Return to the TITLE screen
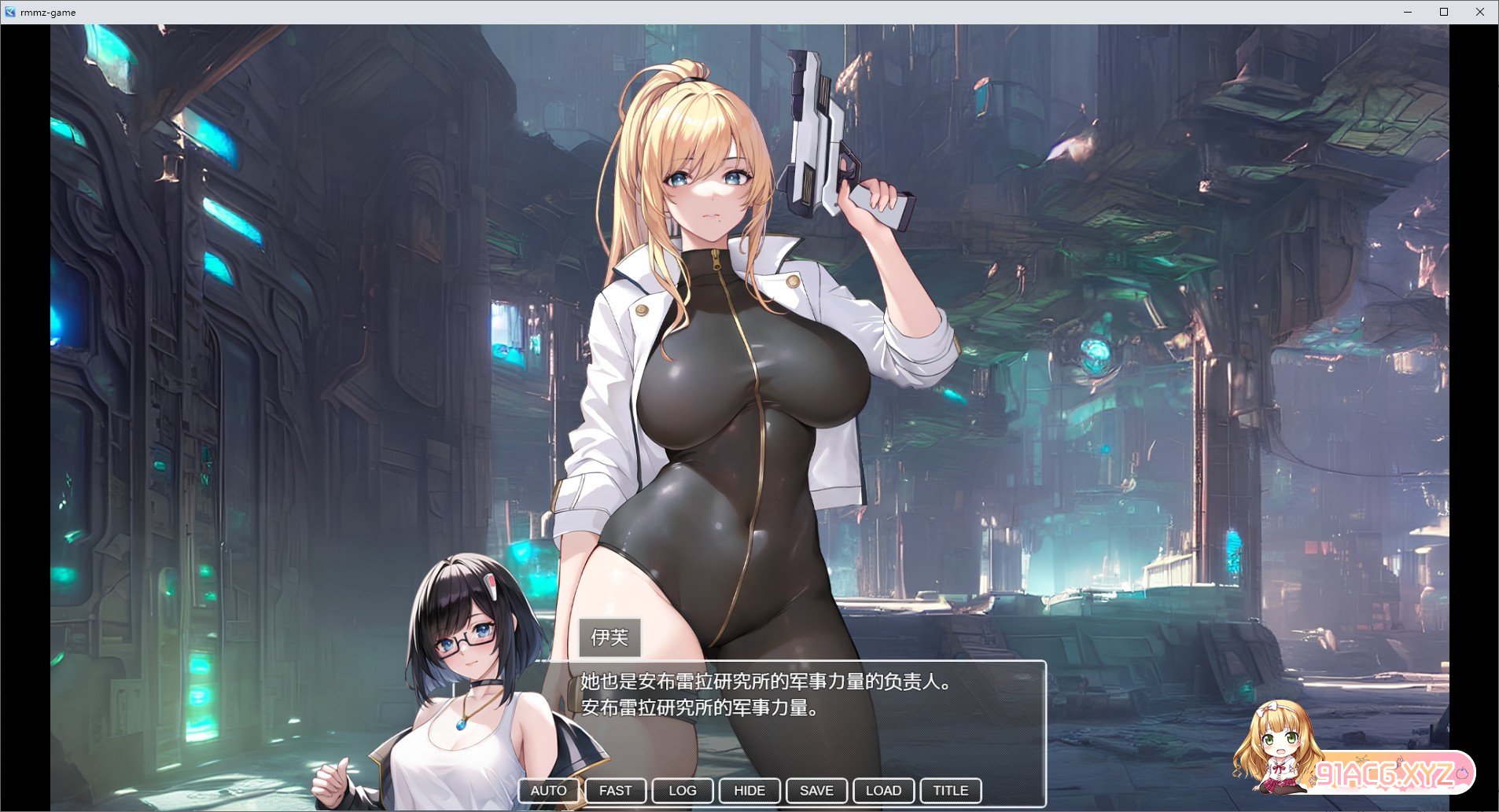 tap(950, 791)
